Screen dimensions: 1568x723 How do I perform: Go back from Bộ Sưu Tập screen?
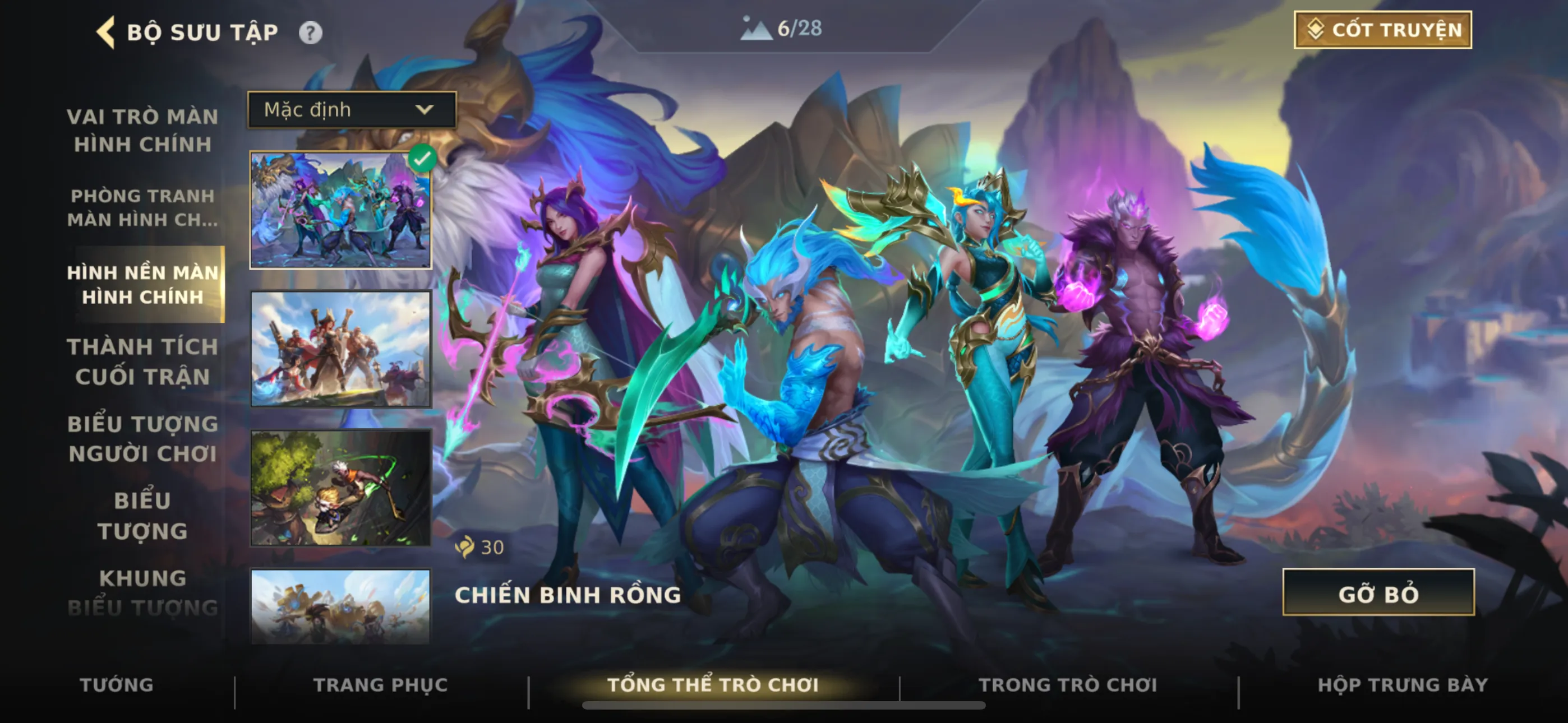(x=106, y=31)
